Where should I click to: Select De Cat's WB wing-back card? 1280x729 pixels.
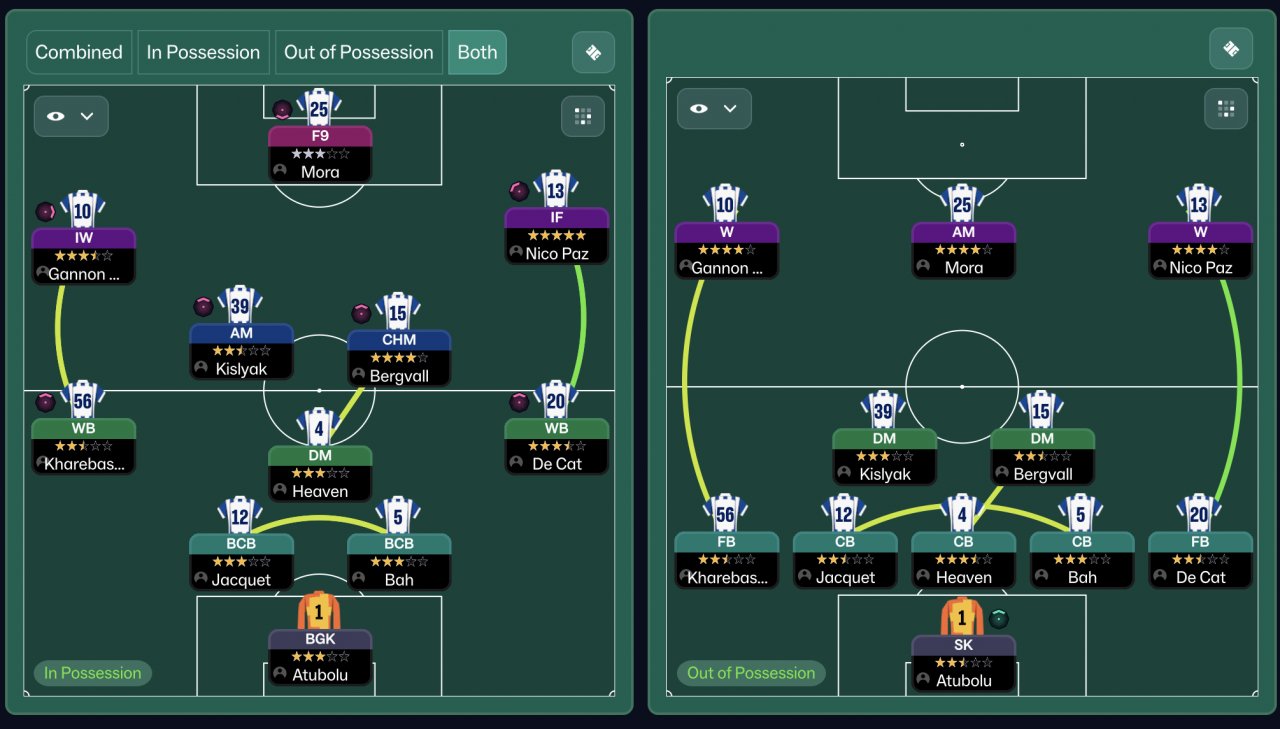point(556,445)
